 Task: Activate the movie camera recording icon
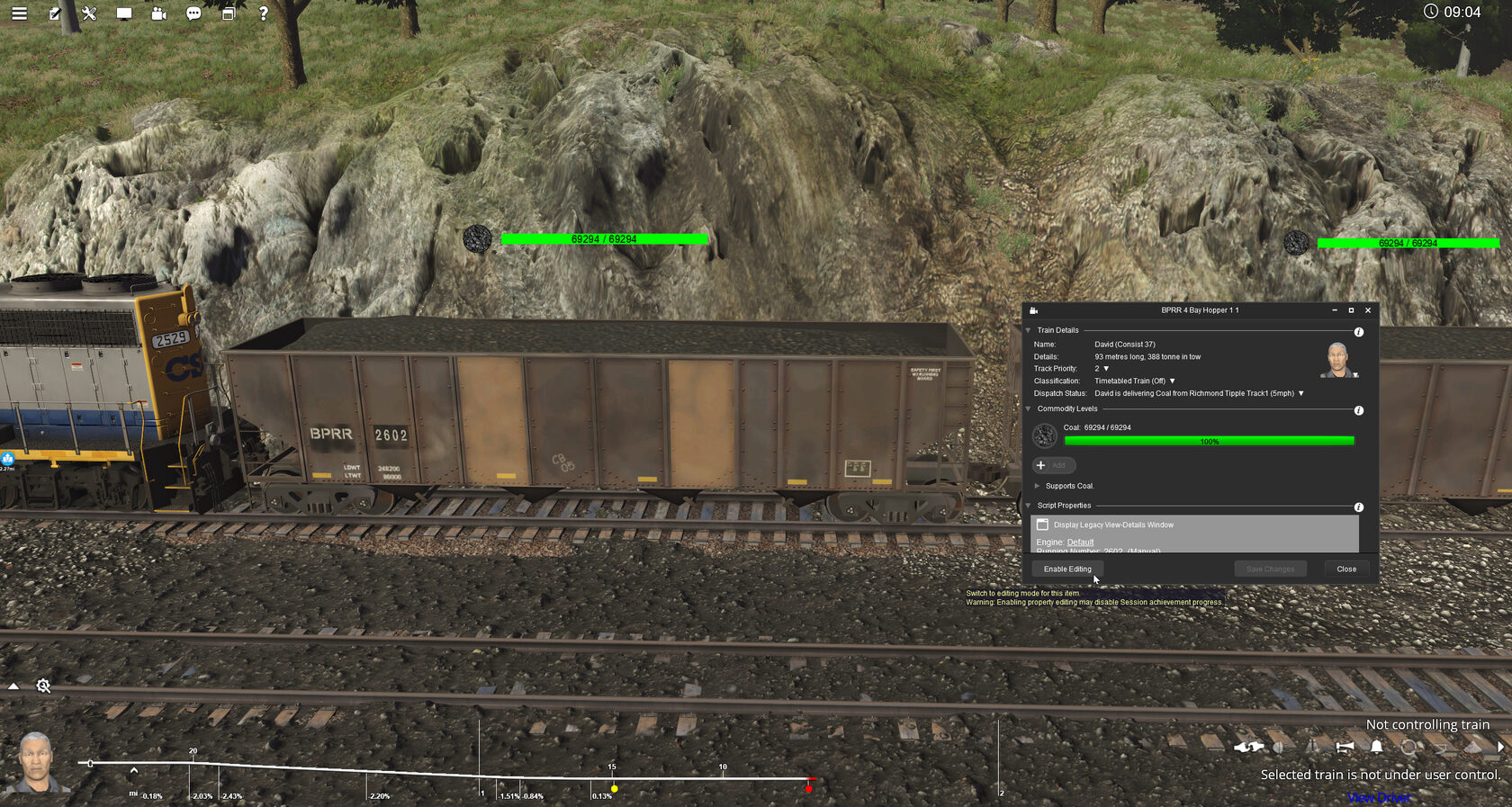[157, 13]
